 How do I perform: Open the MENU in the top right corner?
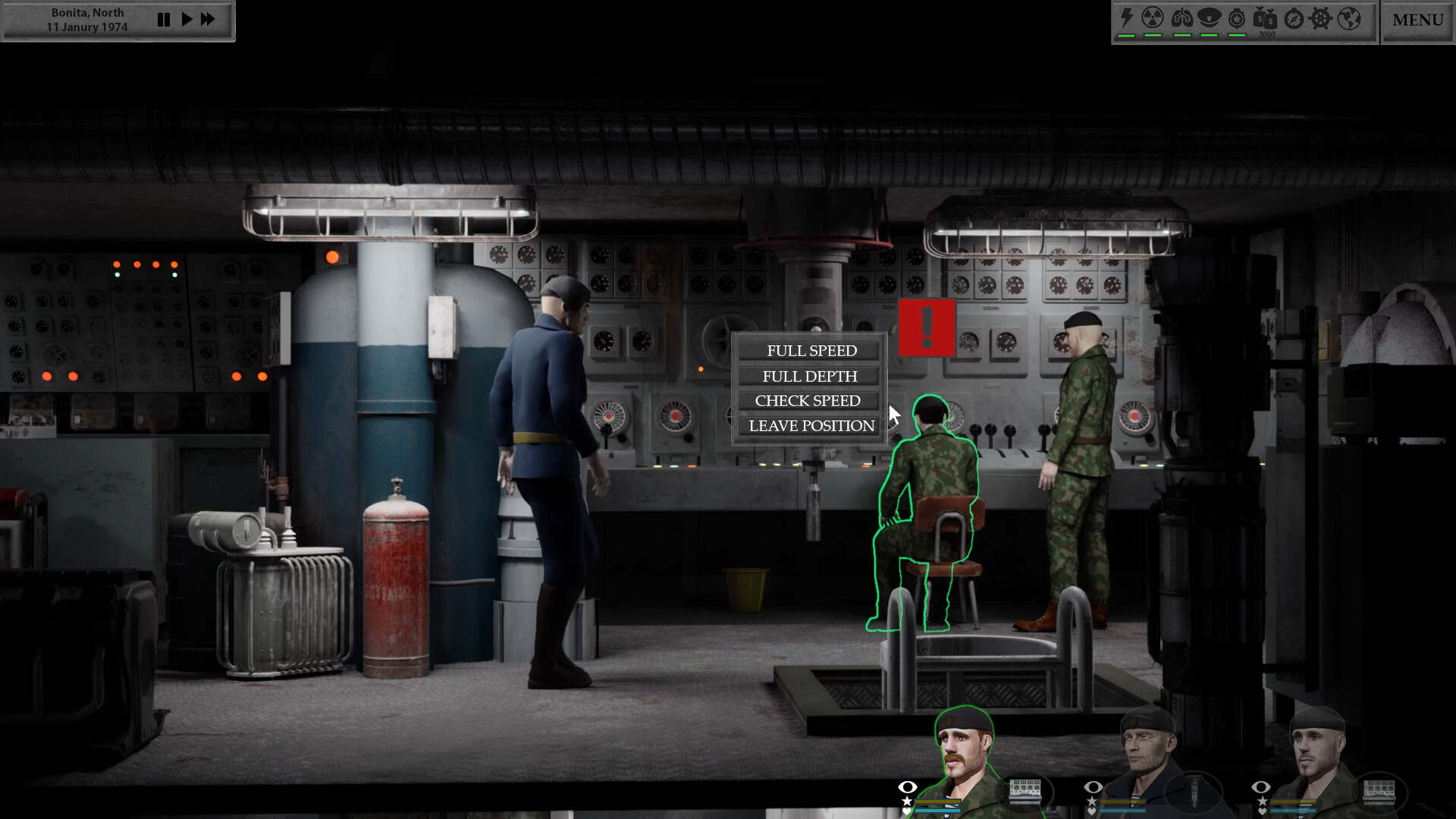coord(1417,20)
